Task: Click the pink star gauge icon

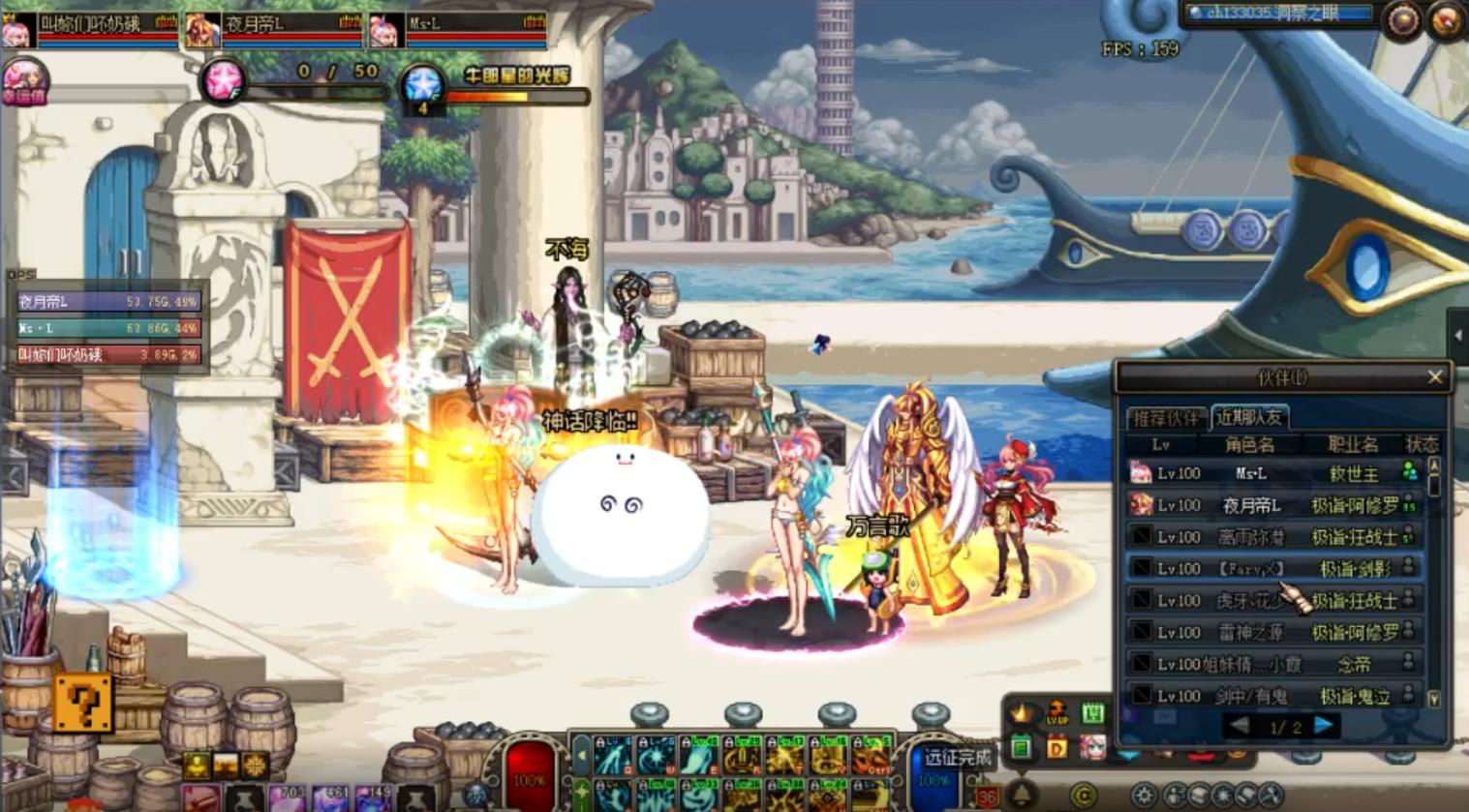Action: pyautogui.click(x=222, y=80)
